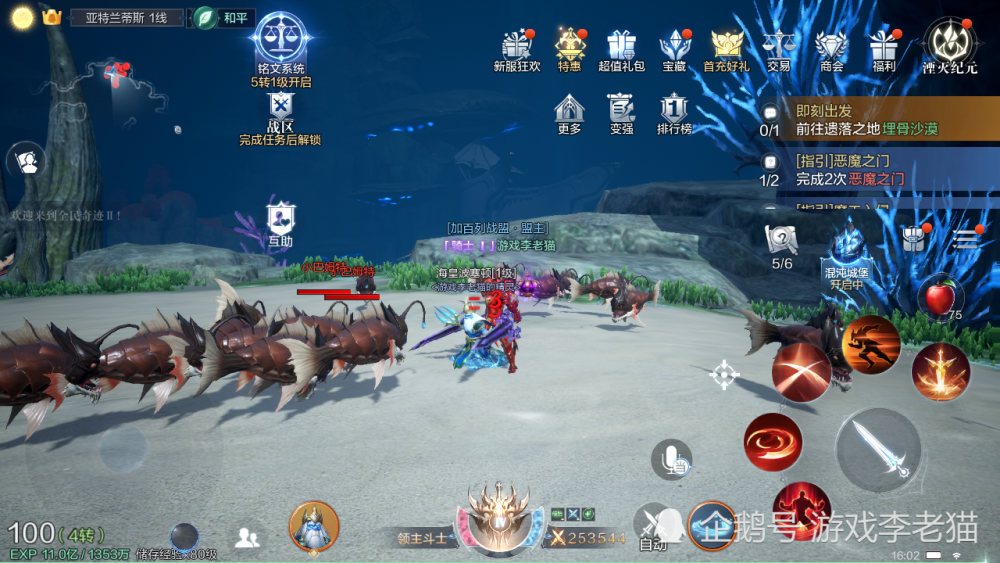Open the 宝藏 treasure icon

674,47
